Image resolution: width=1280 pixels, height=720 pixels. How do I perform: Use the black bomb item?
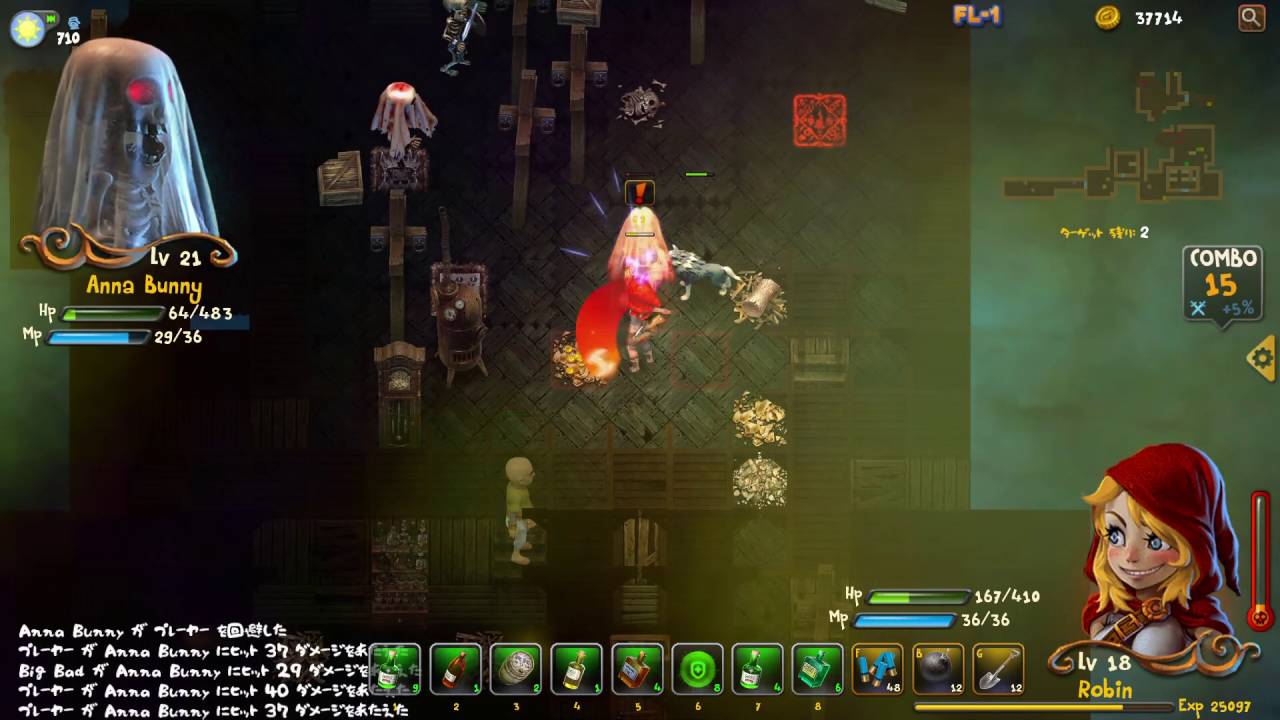[937, 669]
